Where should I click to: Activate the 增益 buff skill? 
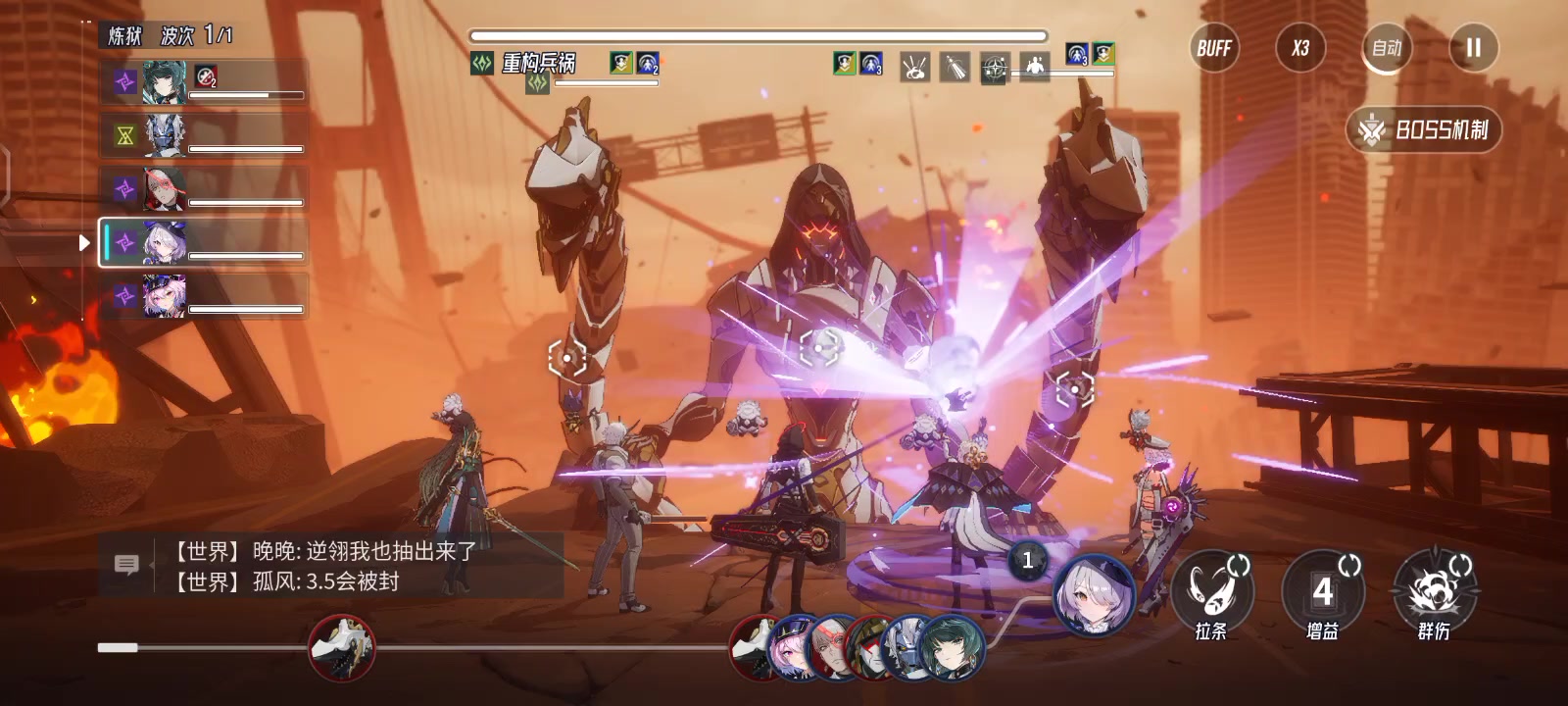(x=1323, y=591)
